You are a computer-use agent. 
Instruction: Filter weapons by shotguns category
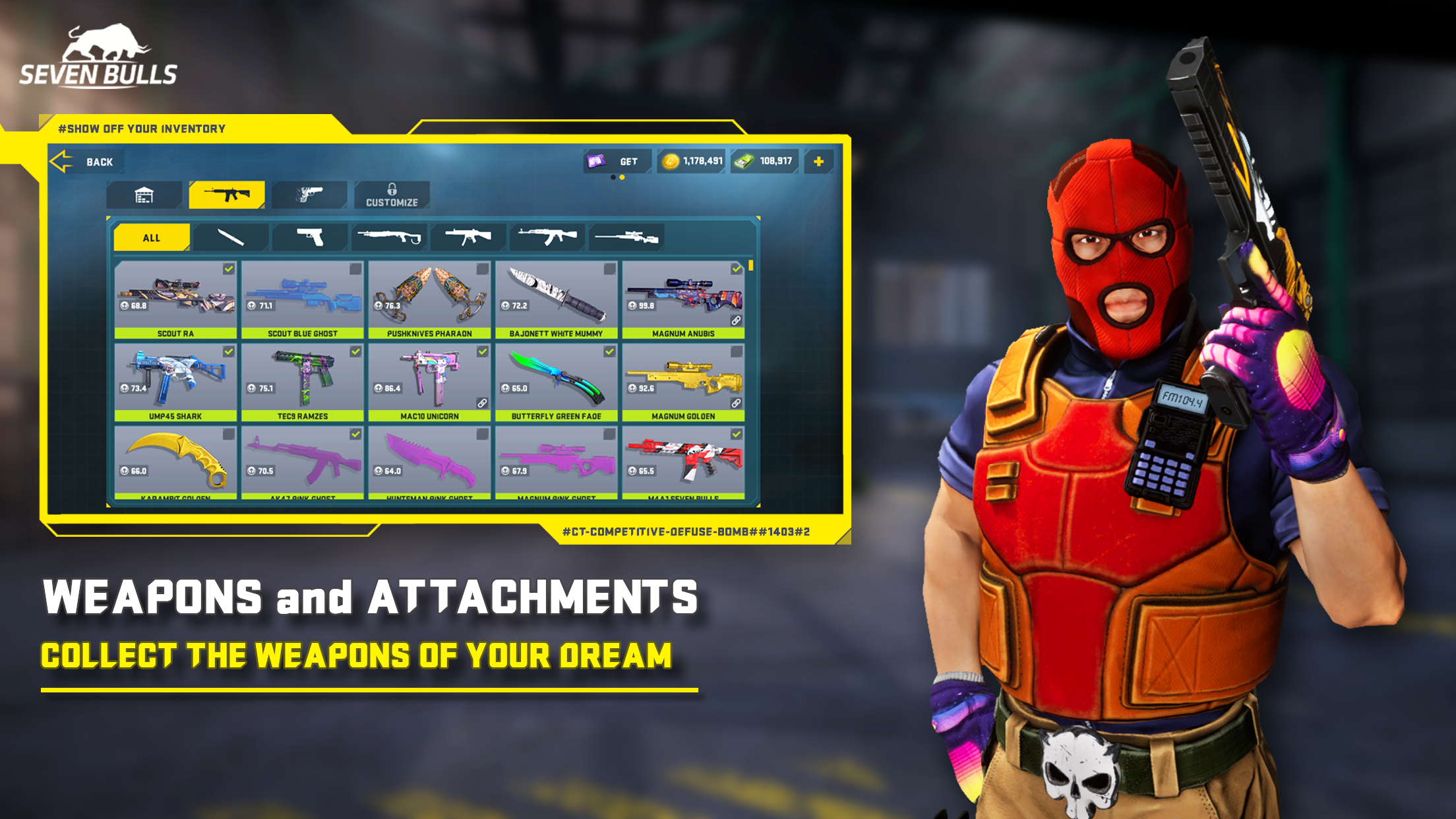click(x=391, y=237)
